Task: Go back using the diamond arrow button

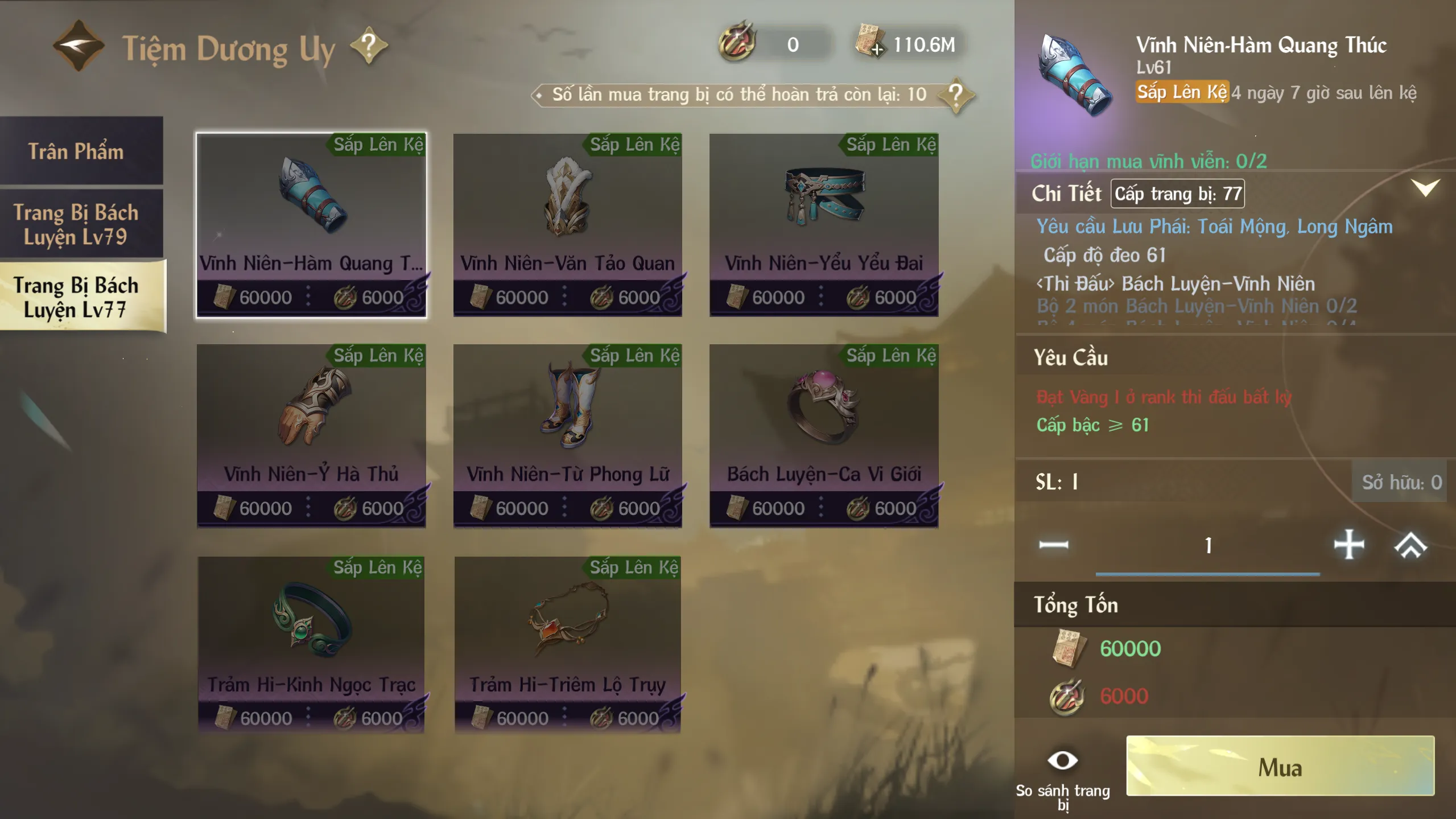Action: (79, 46)
